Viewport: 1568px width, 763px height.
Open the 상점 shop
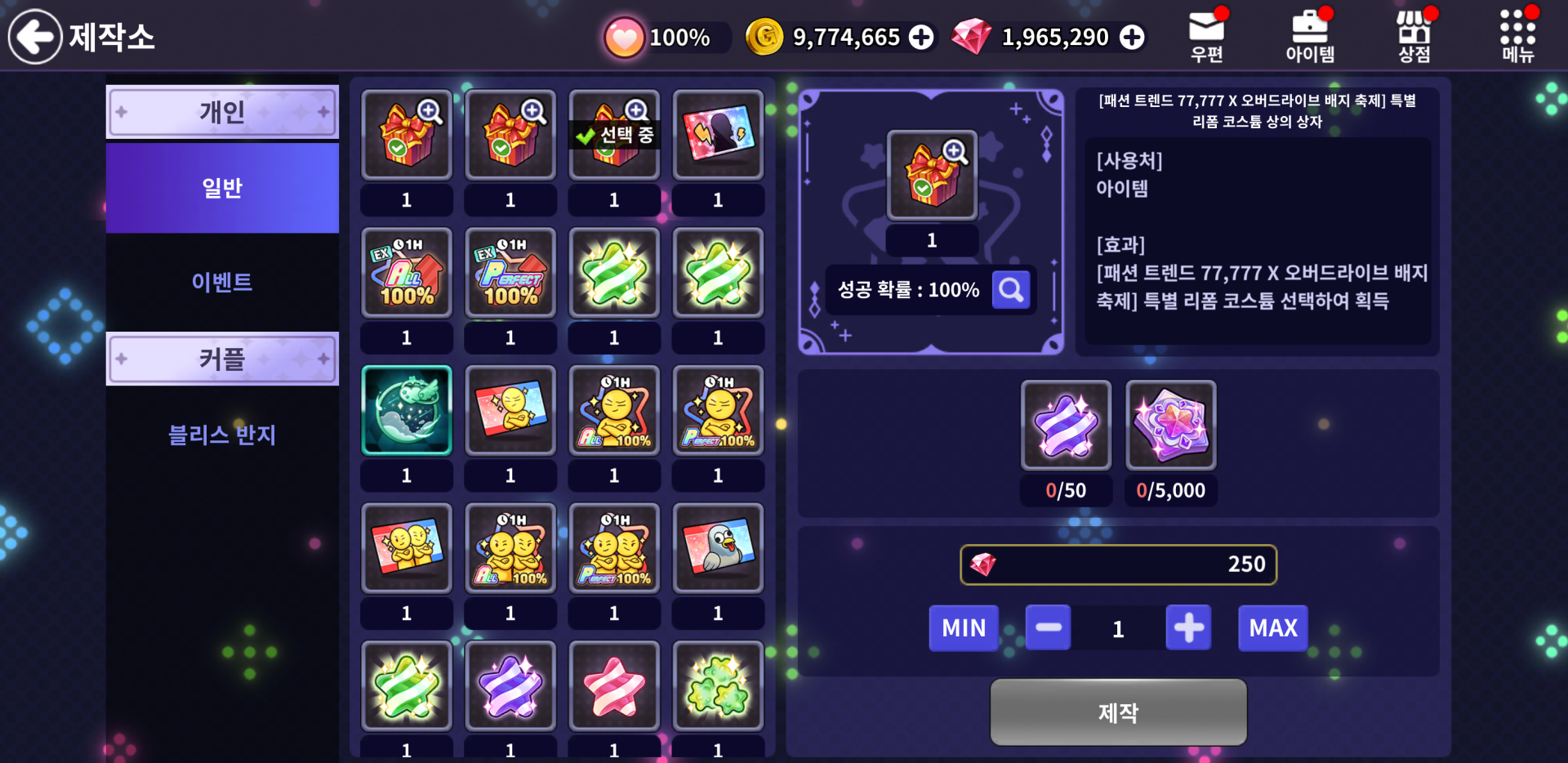(1414, 37)
